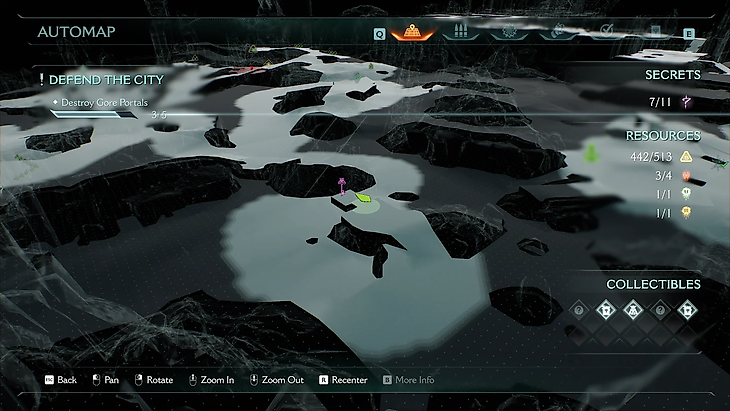Click the green player arrow on the map
The height and width of the screenshot is (411, 730).
pyautogui.click(x=362, y=199)
